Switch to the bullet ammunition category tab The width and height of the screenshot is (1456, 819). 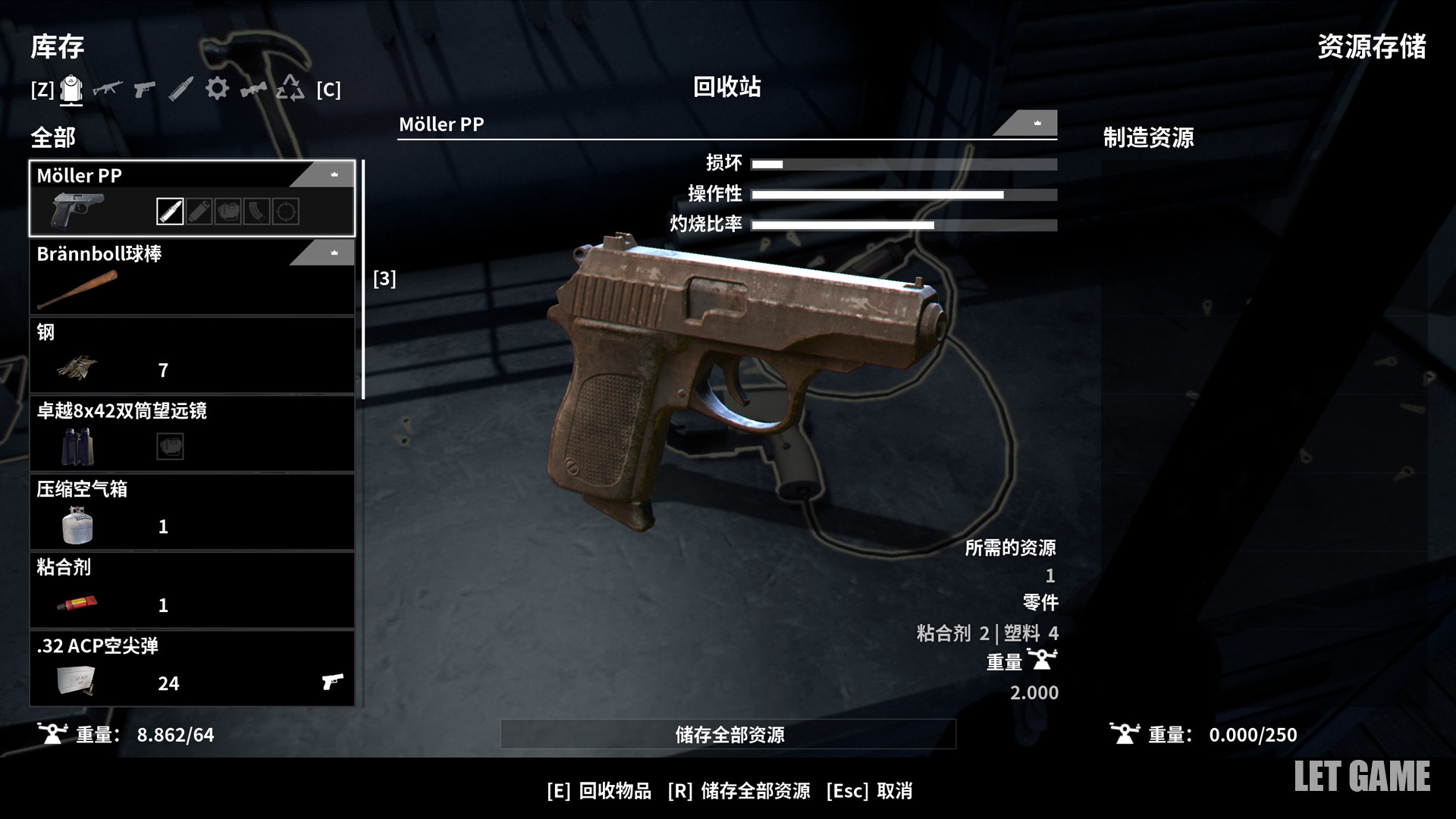click(x=180, y=89)
